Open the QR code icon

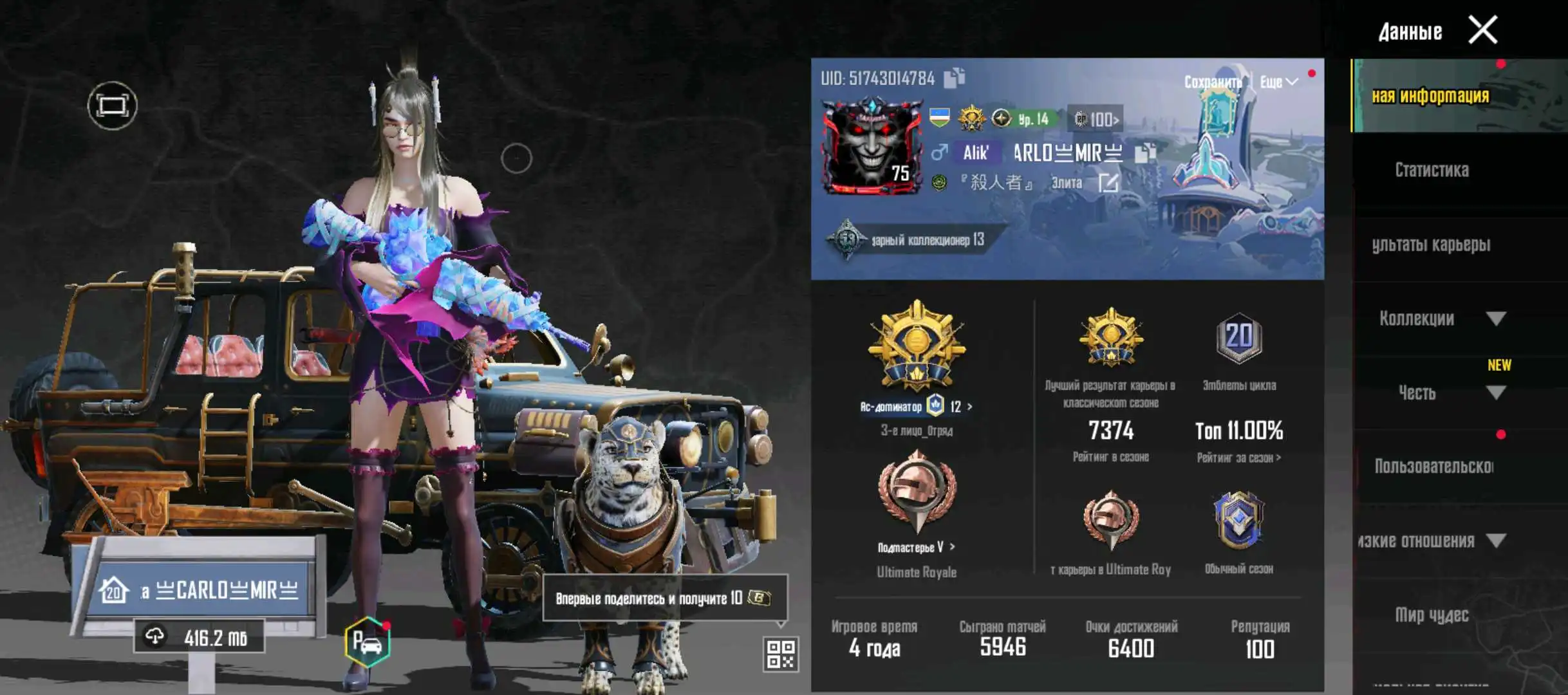click(781, 654)
